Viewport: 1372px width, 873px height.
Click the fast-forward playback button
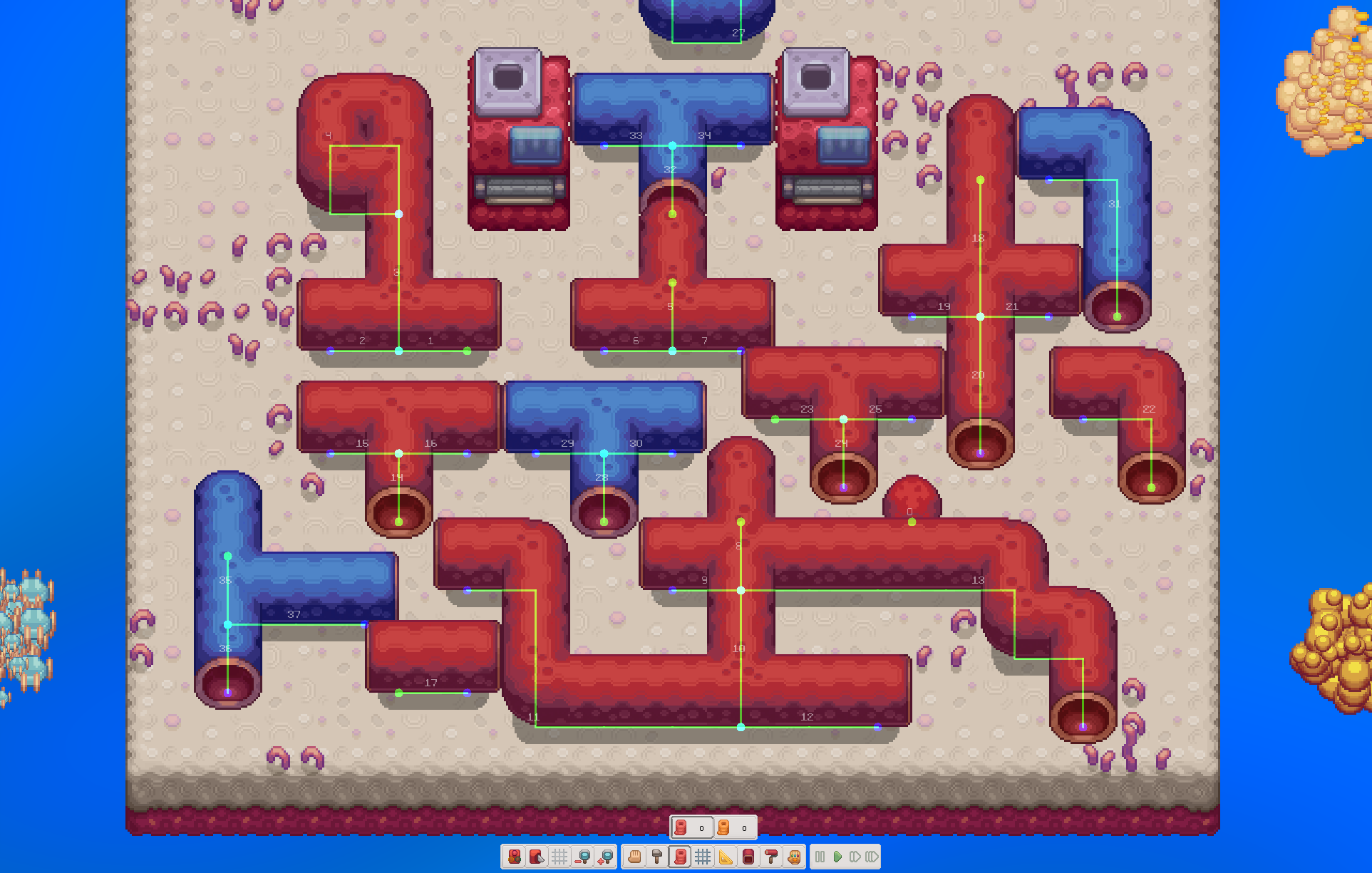[x=871, y=857]
